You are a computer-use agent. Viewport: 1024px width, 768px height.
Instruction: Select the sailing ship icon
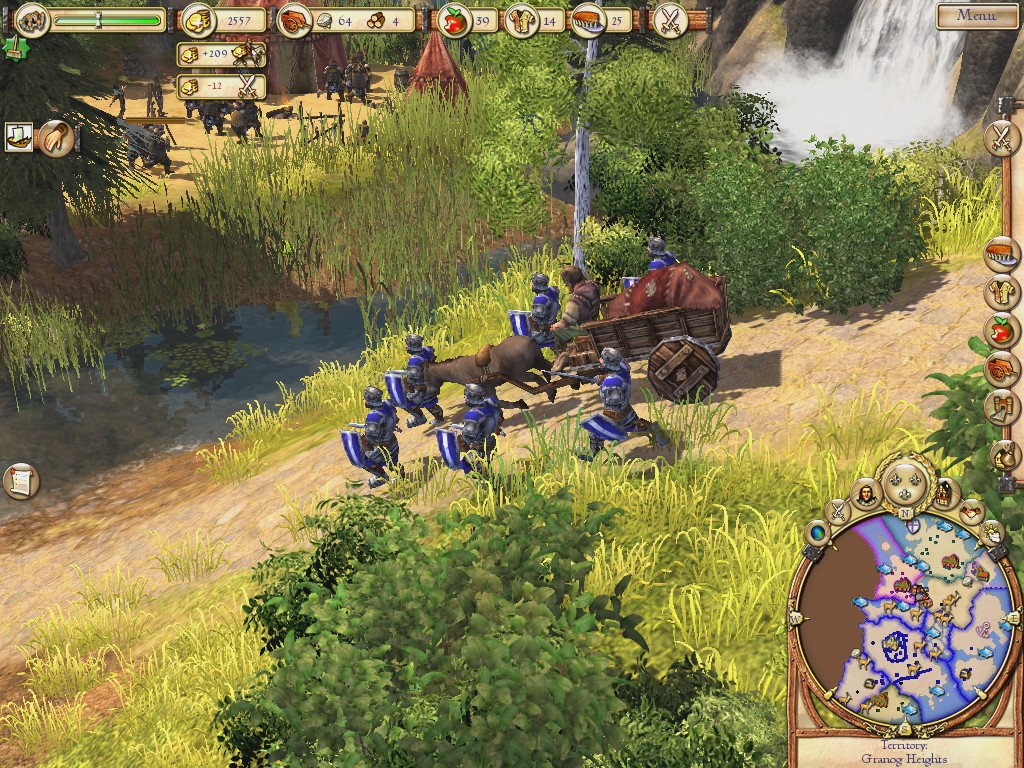click(x=19, y=137)
